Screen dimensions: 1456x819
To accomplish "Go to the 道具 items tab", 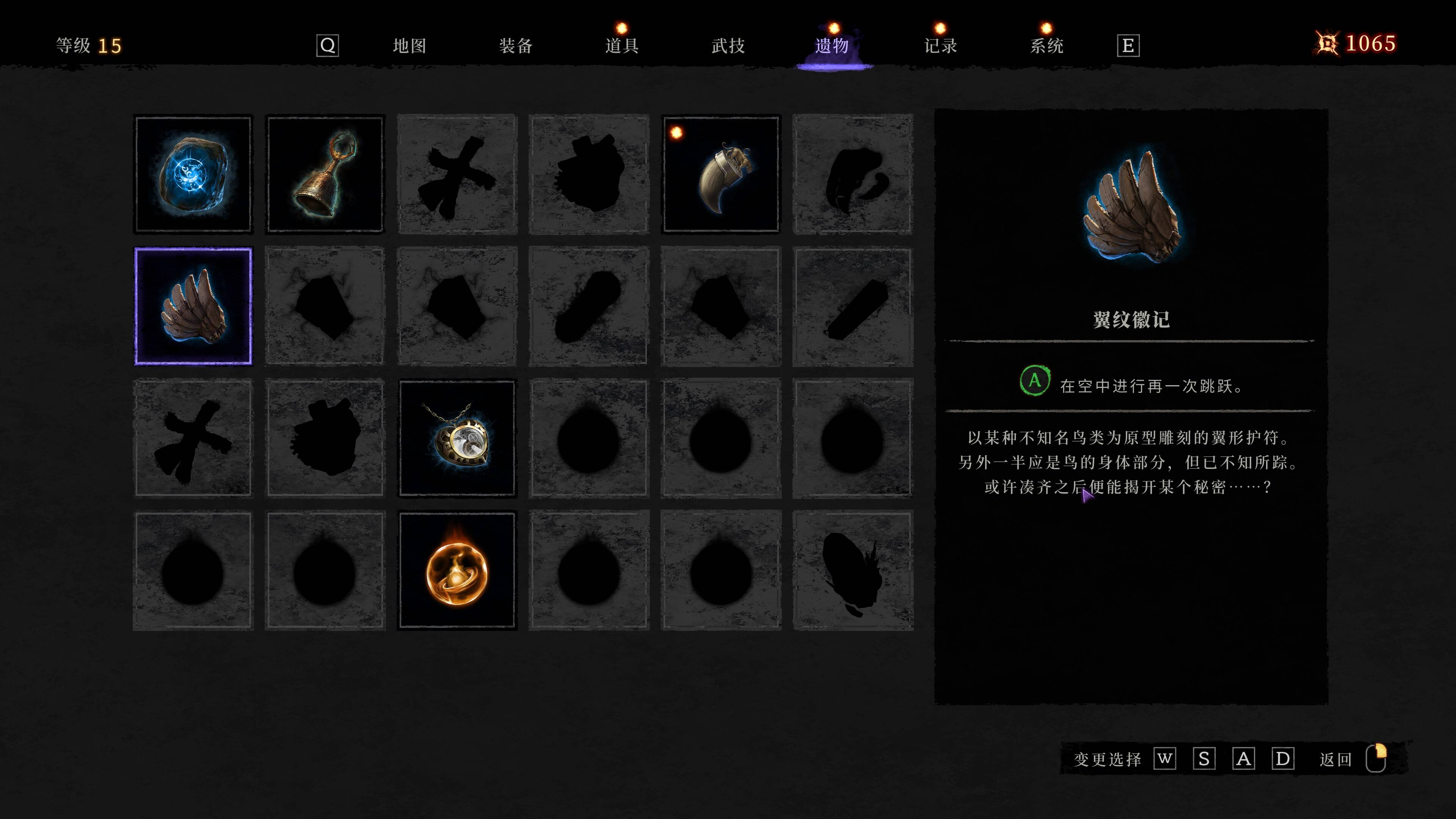I will coord(622,45).
